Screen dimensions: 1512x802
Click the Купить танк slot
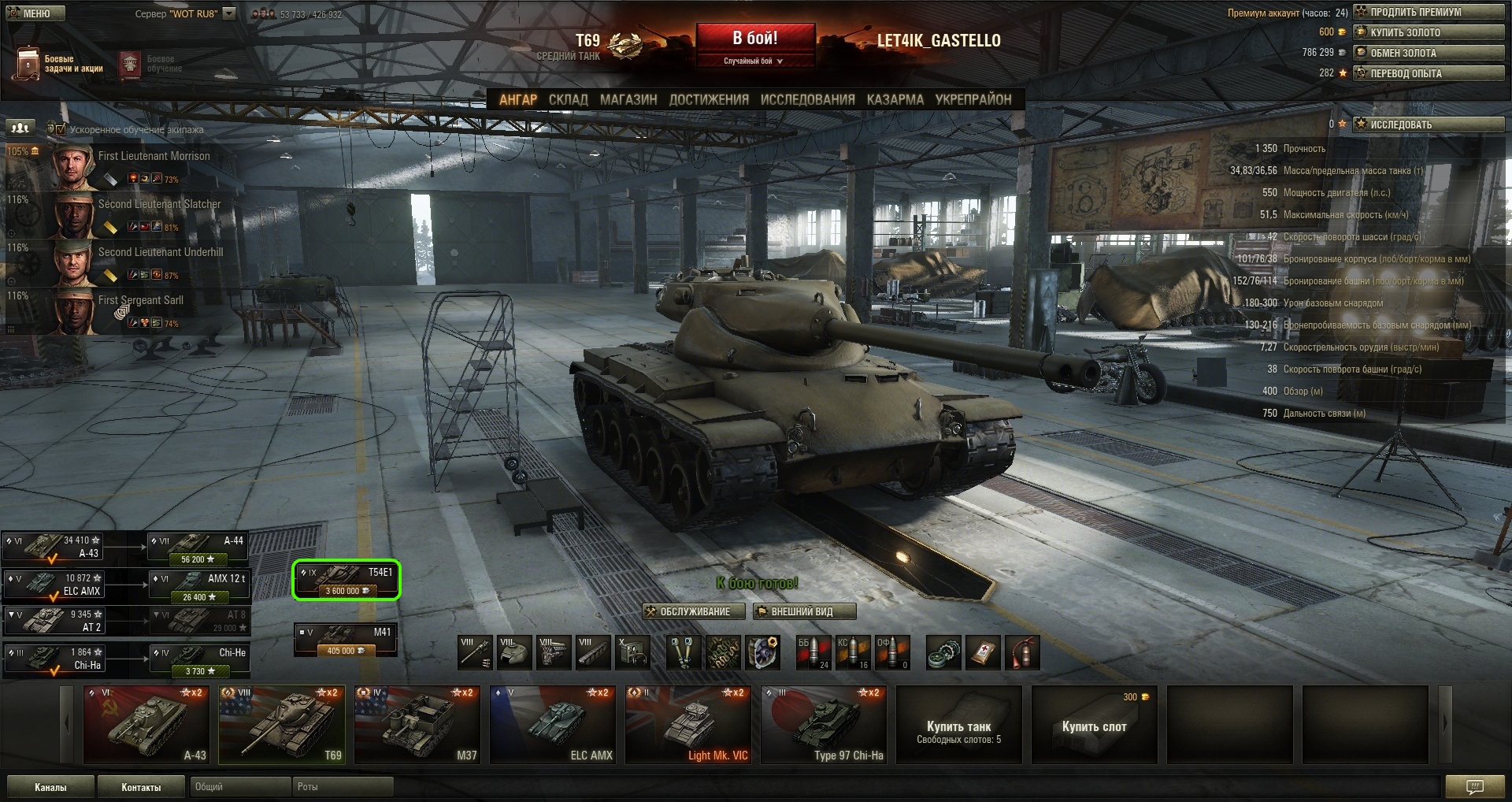958,725
